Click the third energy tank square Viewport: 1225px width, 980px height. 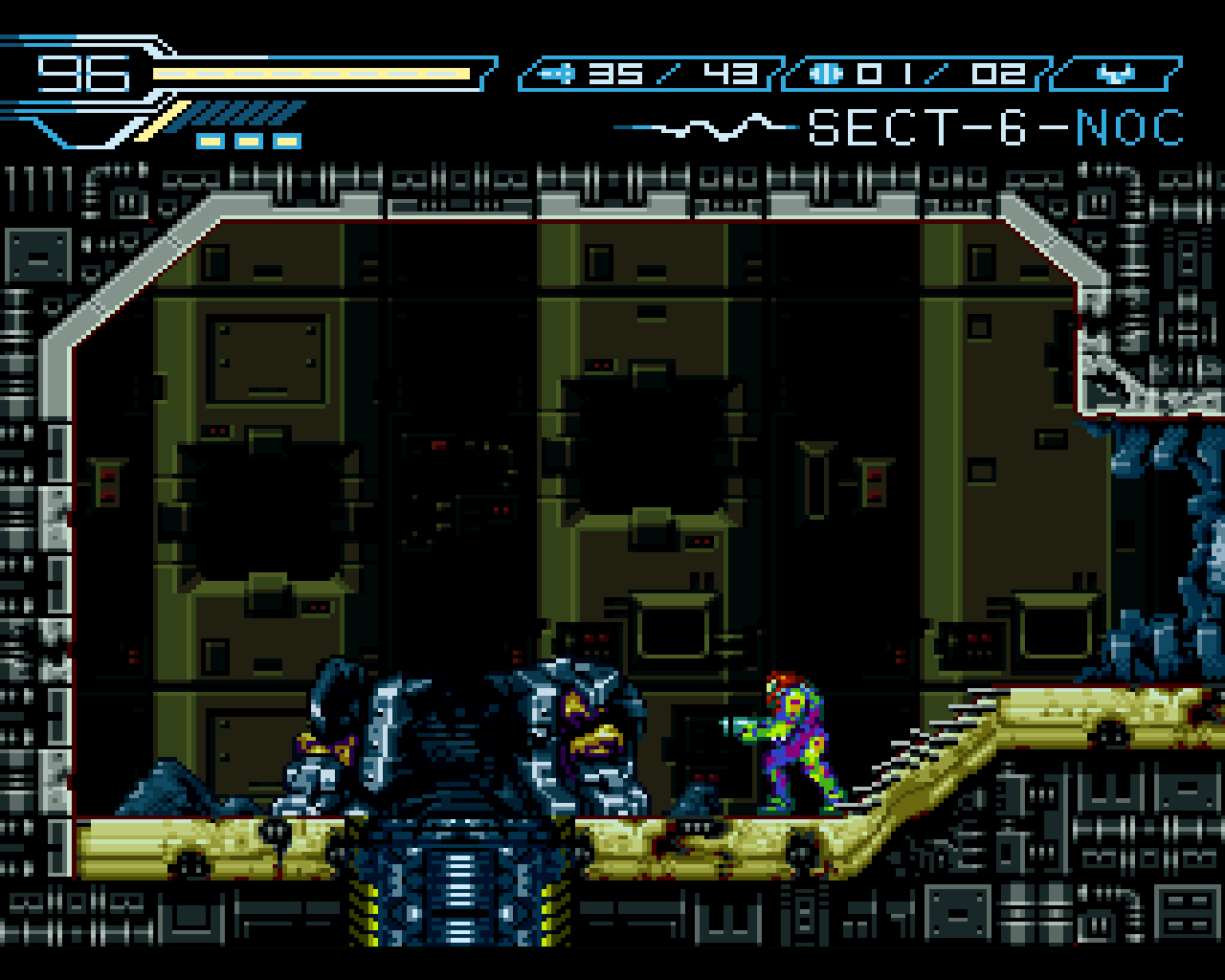[x=287, y=141]
